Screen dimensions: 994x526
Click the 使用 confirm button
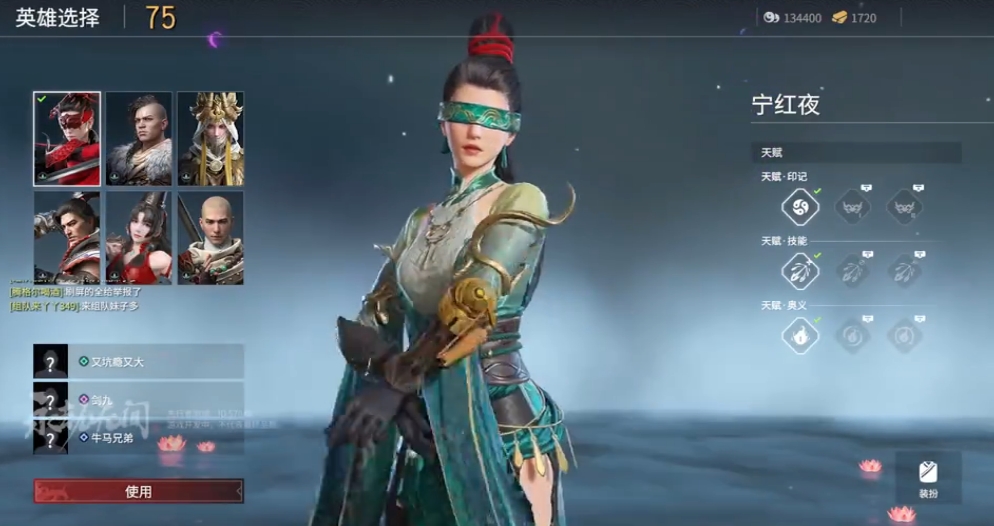click(138, 491)
